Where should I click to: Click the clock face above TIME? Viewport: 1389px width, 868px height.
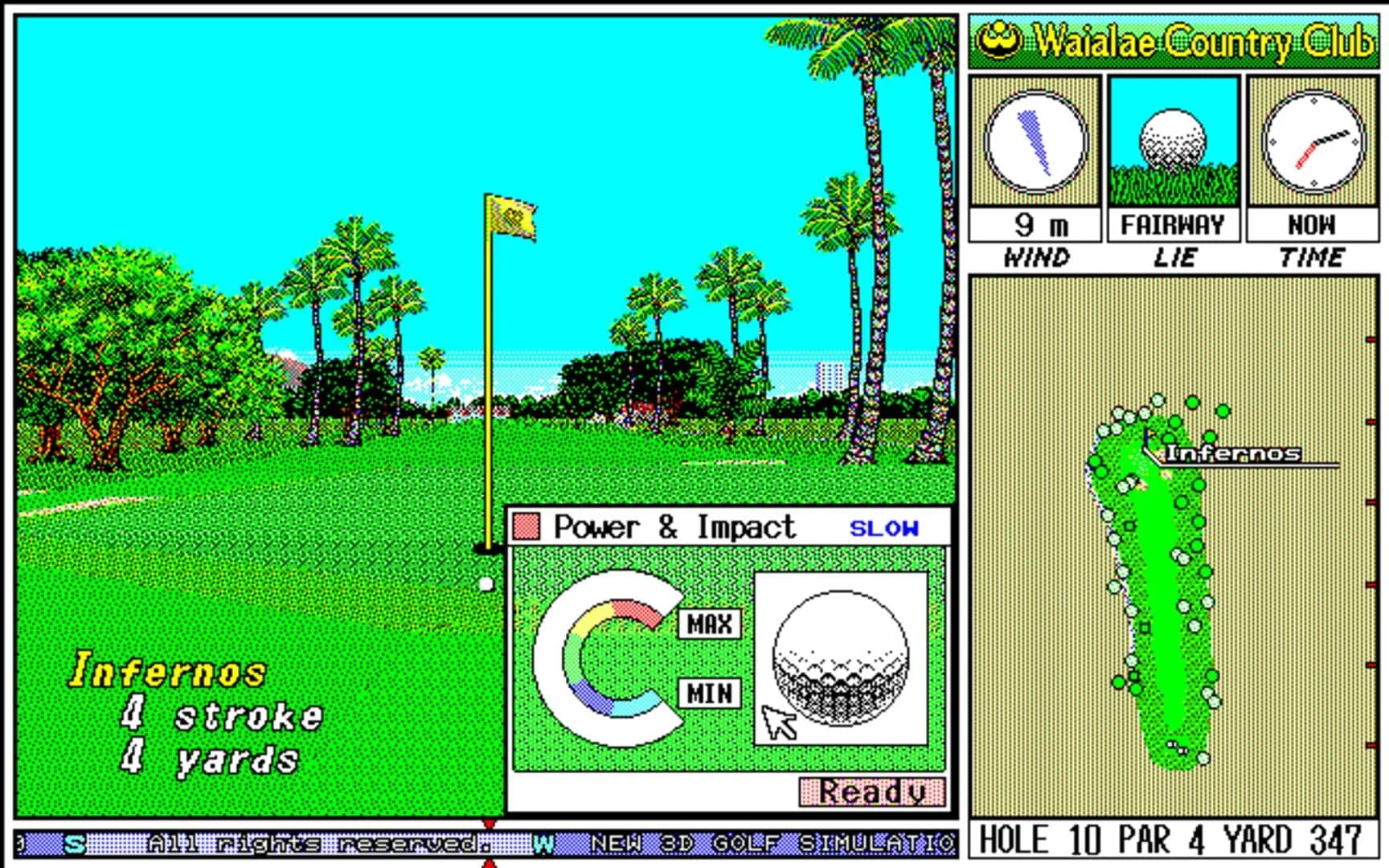1313,141
